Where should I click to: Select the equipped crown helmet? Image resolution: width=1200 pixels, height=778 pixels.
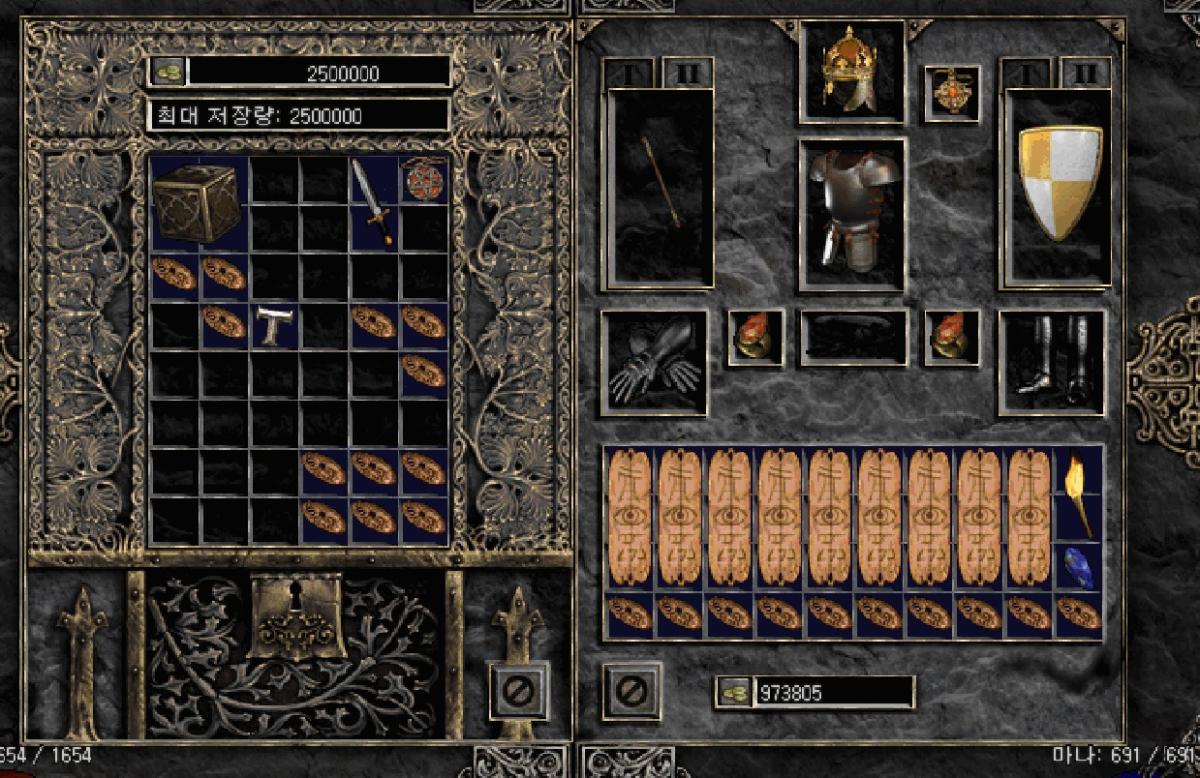(850, 68)
